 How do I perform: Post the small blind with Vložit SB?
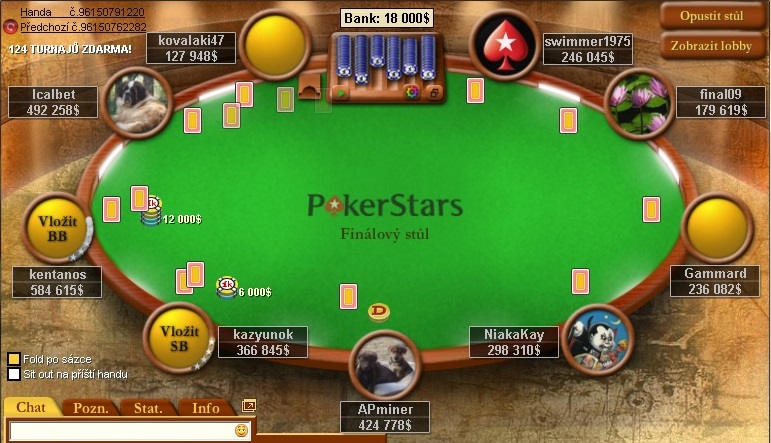coord(180,338)
